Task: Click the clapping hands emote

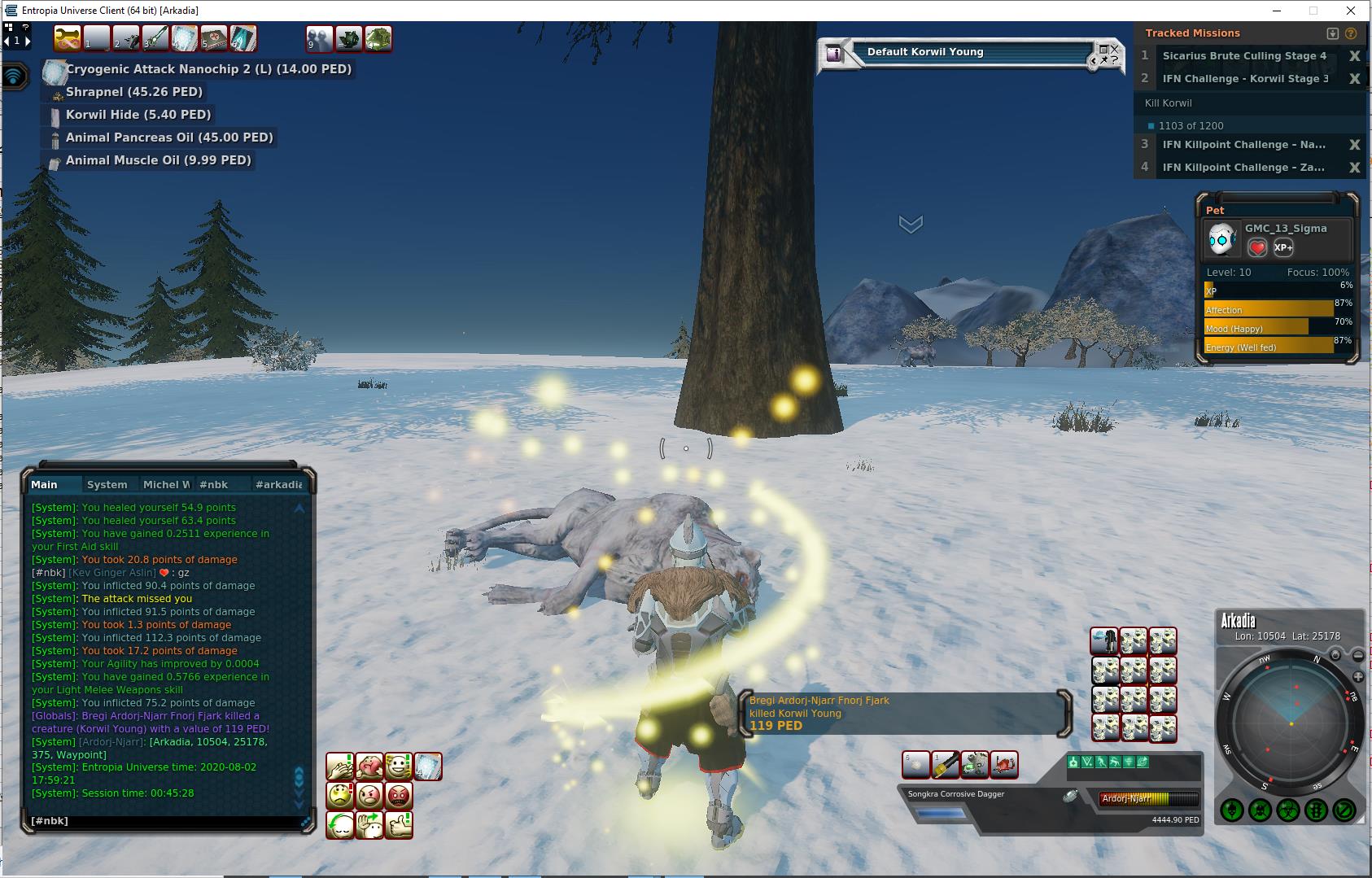Action: [x=339, y=767]
